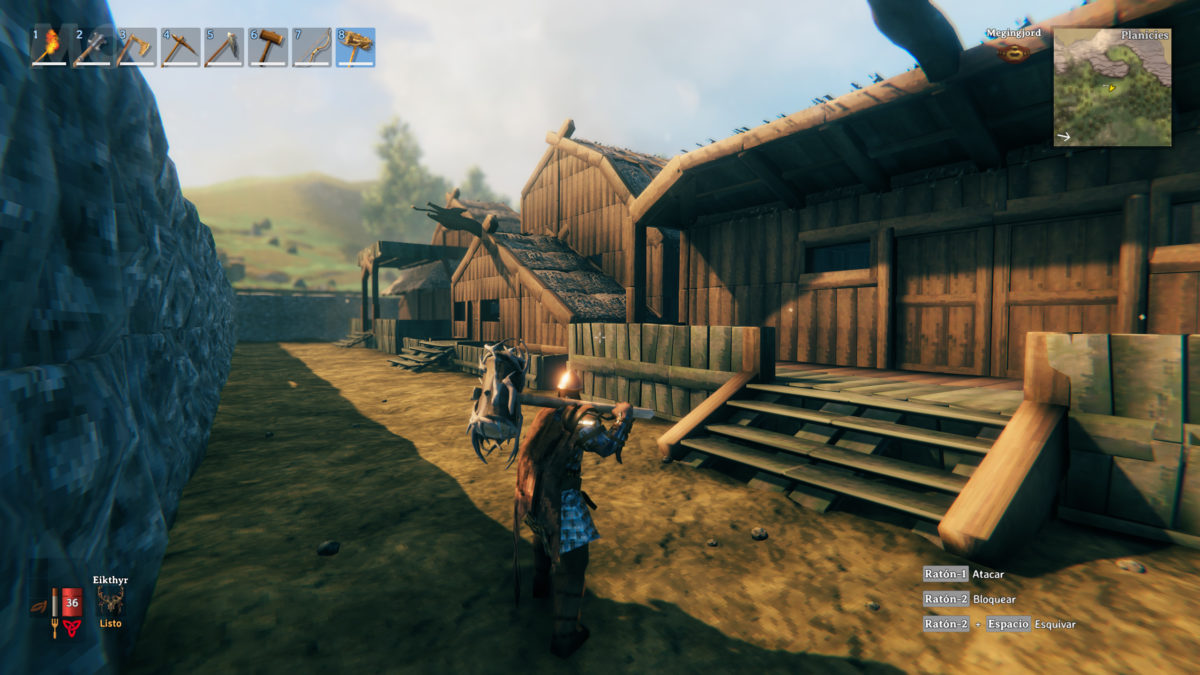1200x675 pixels.
Task: Open the Planicies minimap
Action: click(x=1112, y=87)
